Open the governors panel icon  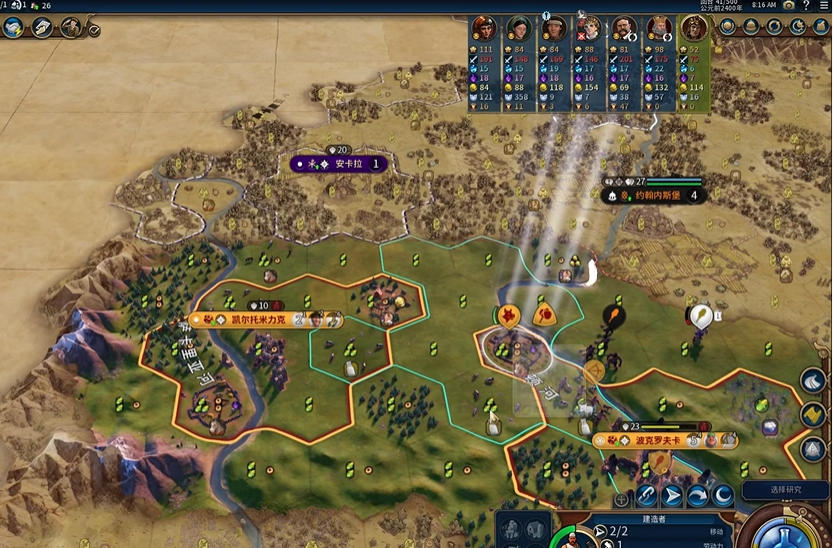point(71,27)
